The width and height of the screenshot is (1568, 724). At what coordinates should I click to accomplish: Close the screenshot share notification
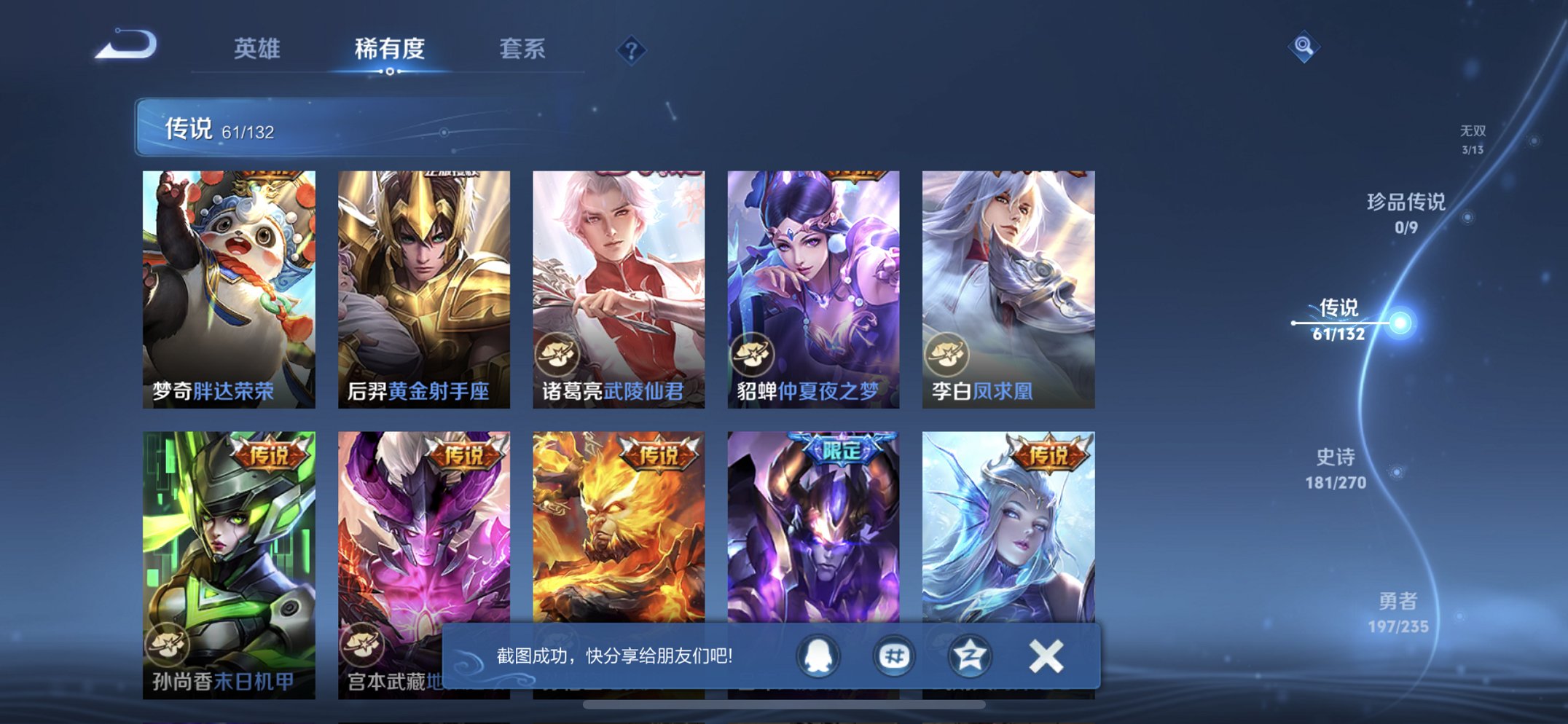tap(1045, 656)
